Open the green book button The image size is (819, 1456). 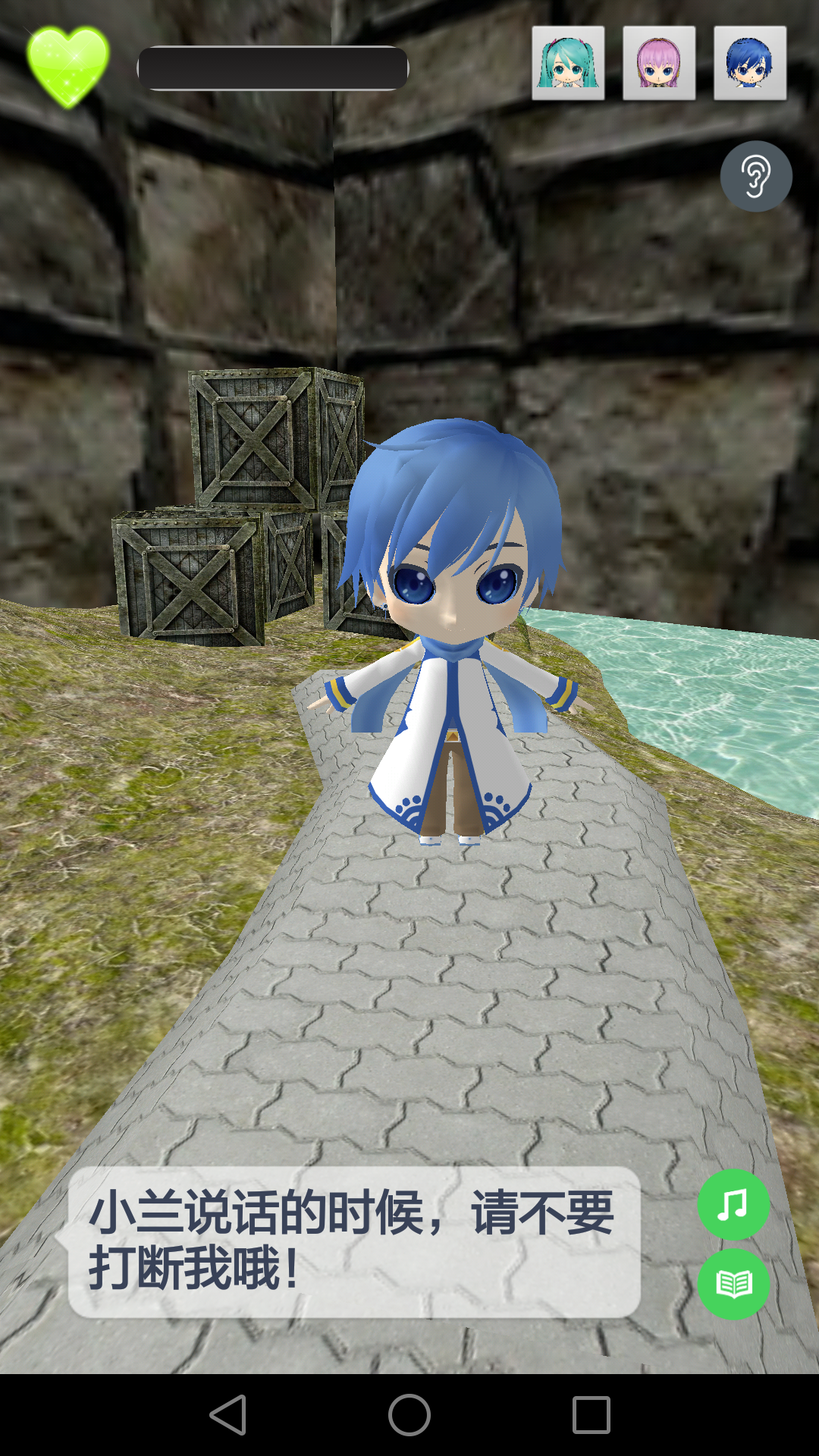click(x=733, y=1284)
